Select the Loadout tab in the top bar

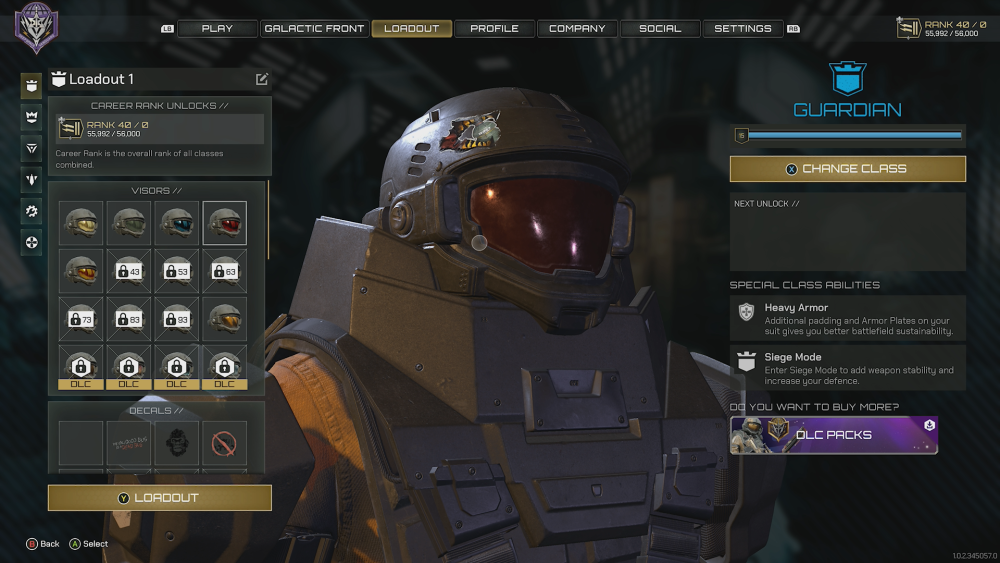pyautogui.click(x=411, y=29)
